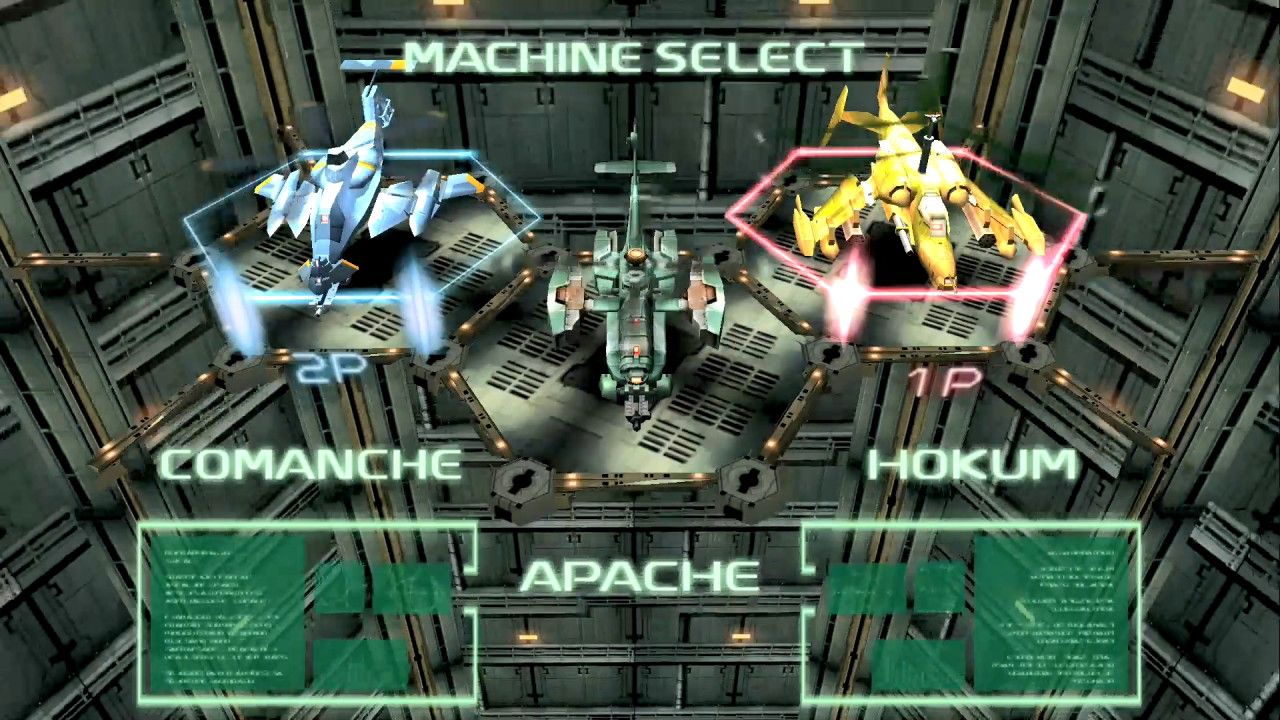Screen dimensions: 1280x720
Task: Click the APACHE name label
Action: coord(639,576)
